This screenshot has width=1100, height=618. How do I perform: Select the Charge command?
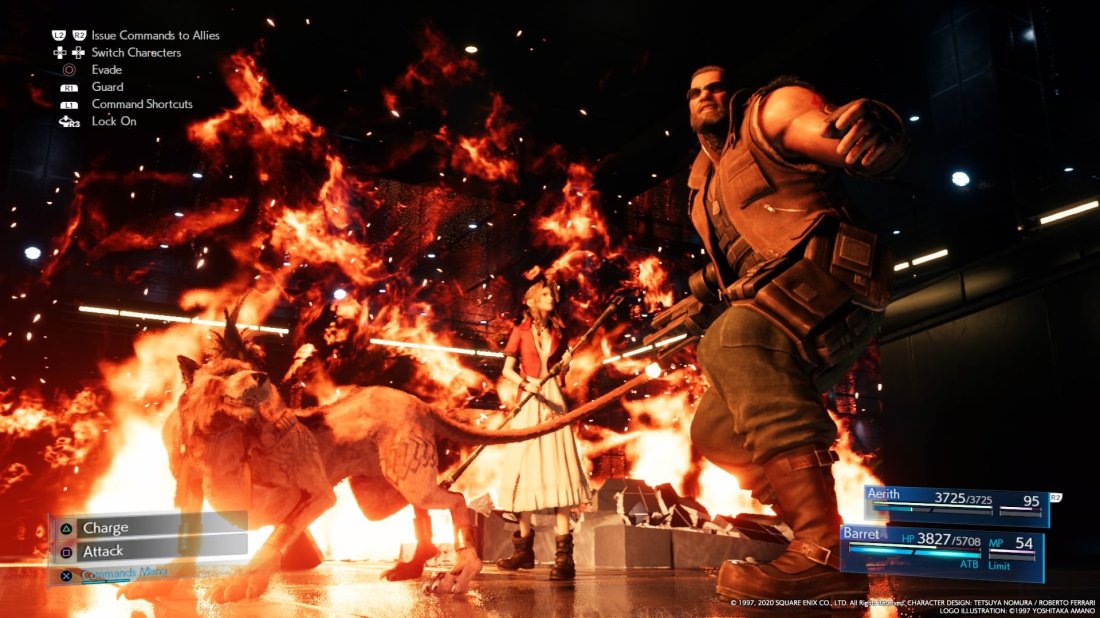coord(148,527)
